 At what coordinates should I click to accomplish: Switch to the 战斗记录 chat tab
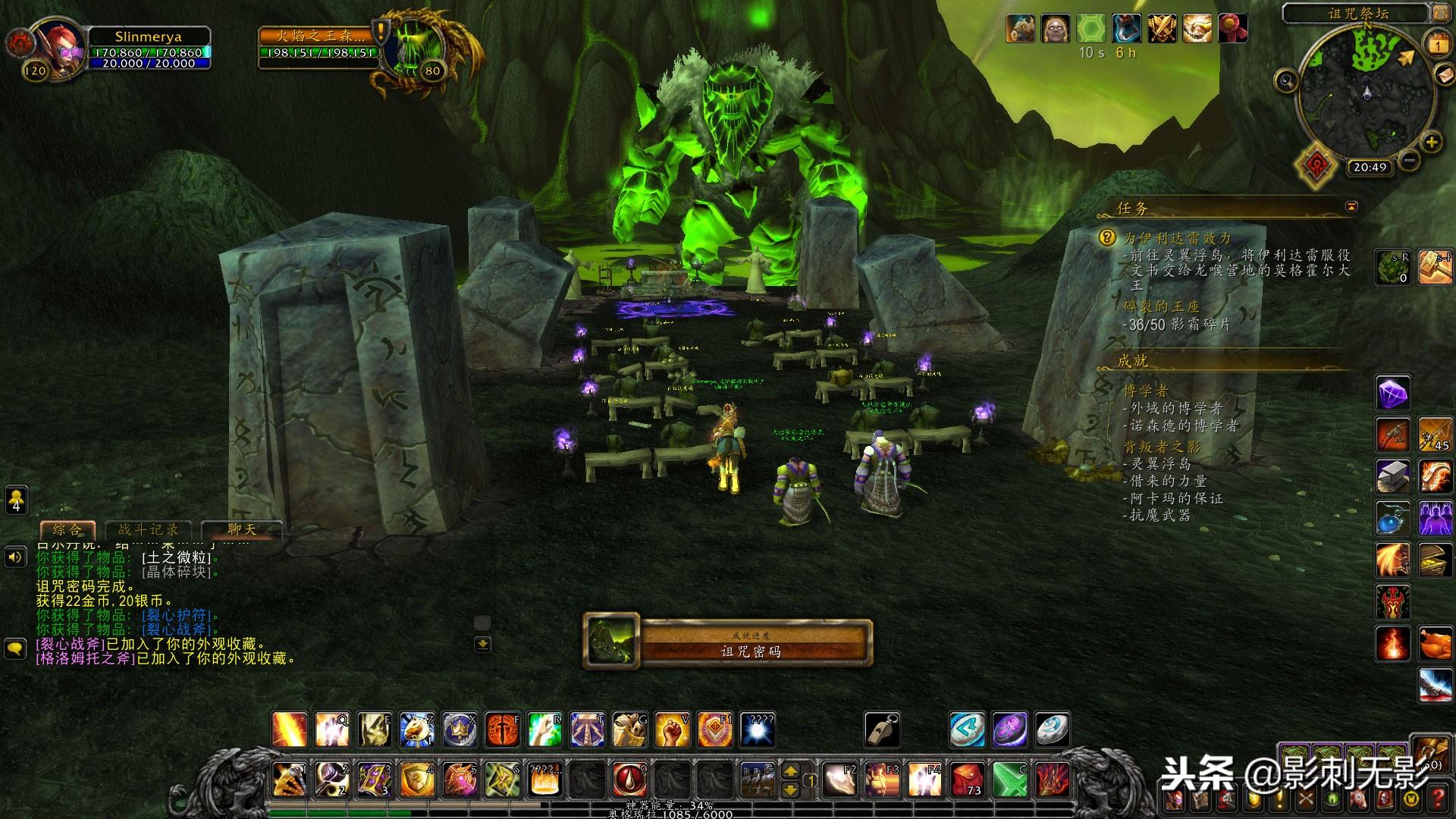pos(149,529)
